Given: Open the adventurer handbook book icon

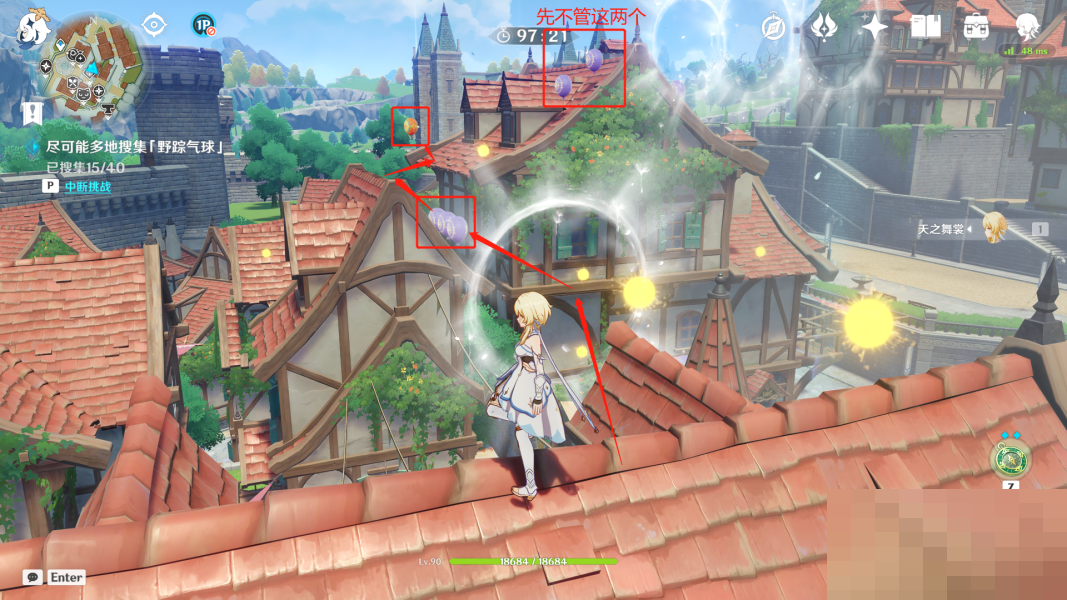Looking at the screenshot, I should point(925,27).
